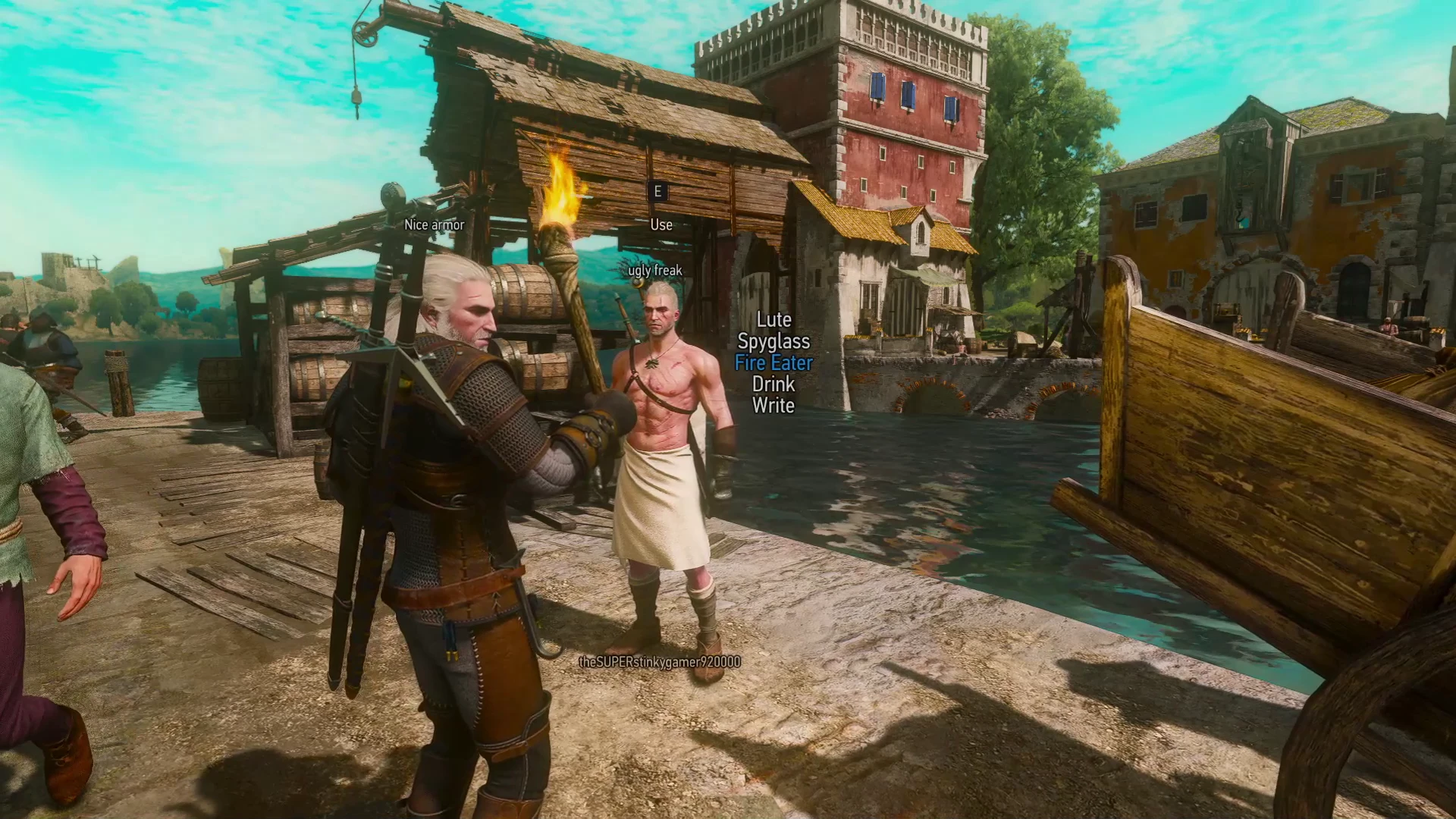The width and height of the screenshot is (1456, 819).
Task: Select Lute from the interaction menu
Action: [773, 321]
